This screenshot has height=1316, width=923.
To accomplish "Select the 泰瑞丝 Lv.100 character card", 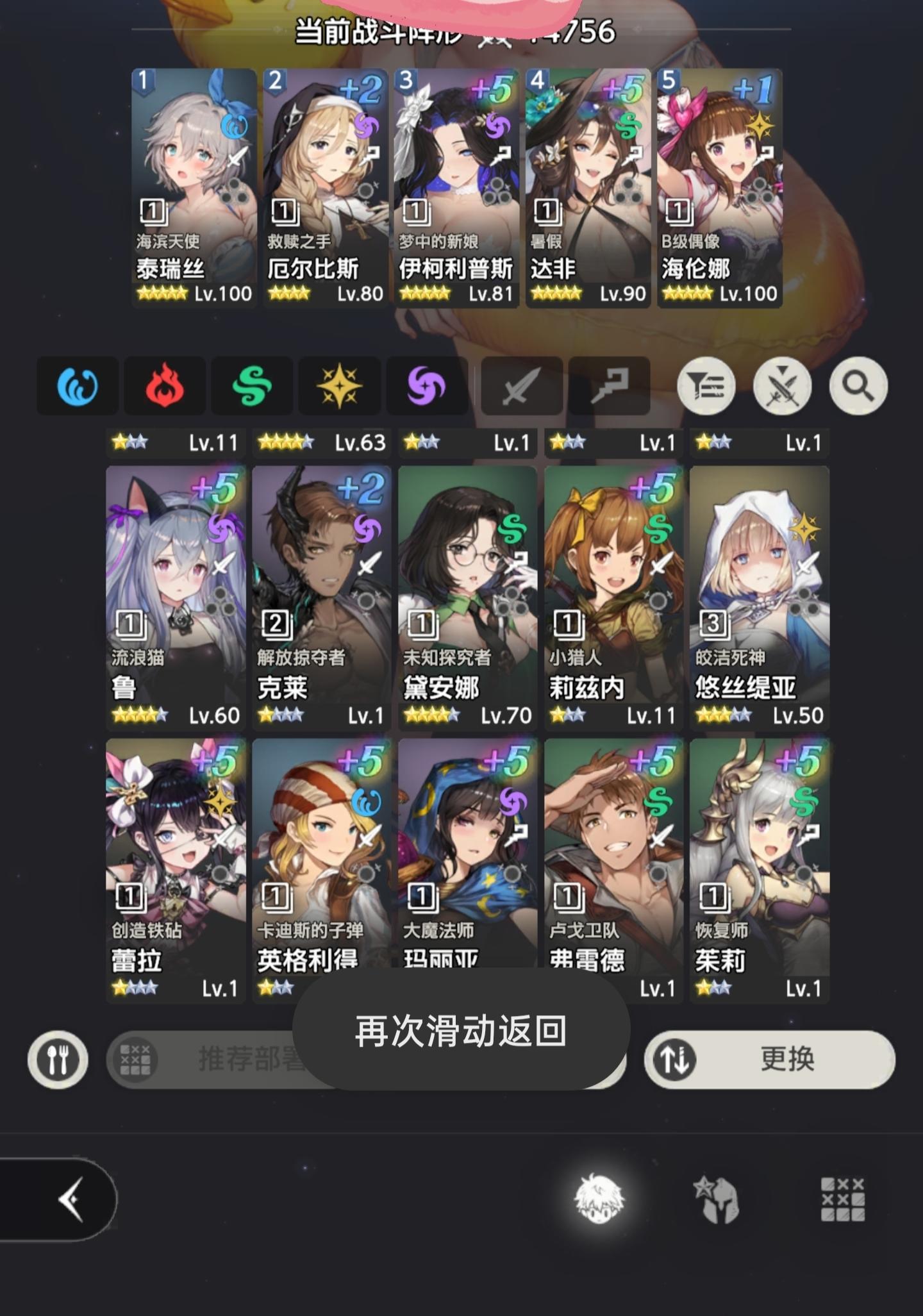I will point(191,186).
